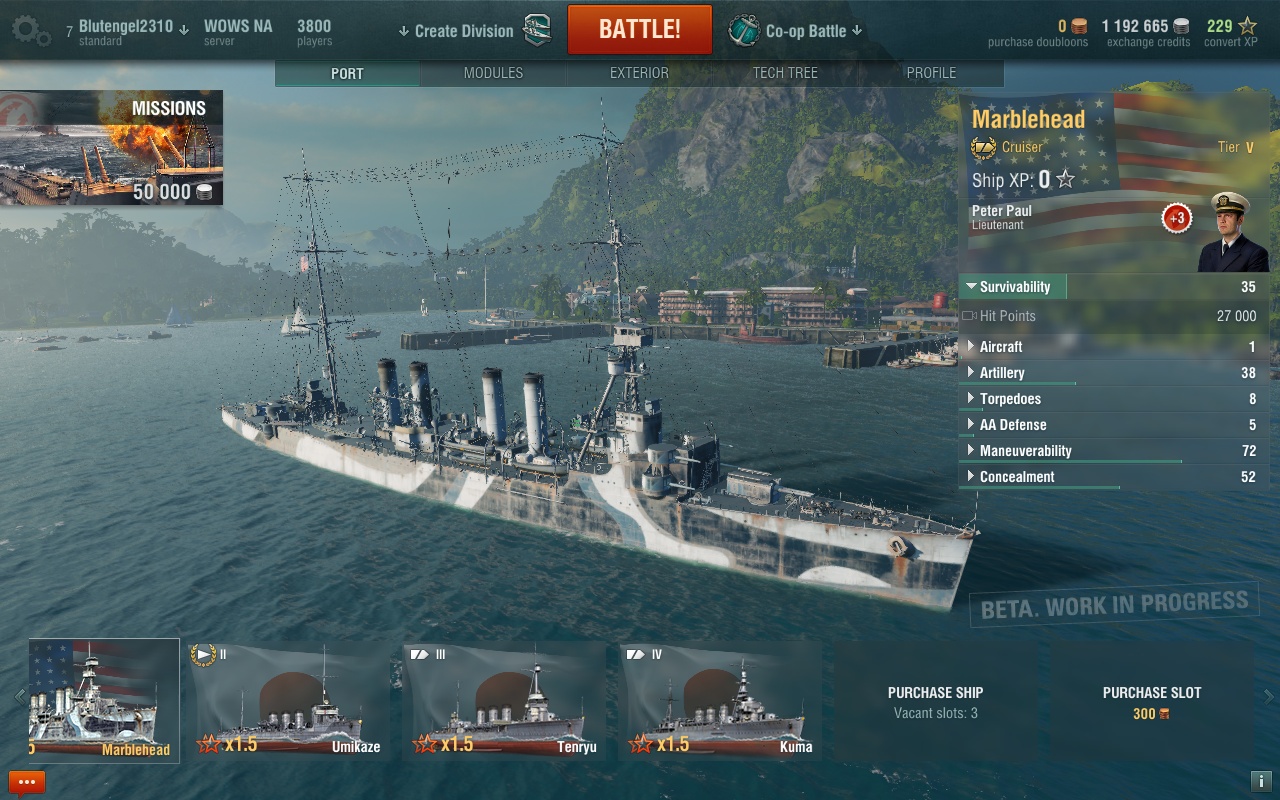Open the orange chat button
The image size is (1280, 800).
pos(27,782)
